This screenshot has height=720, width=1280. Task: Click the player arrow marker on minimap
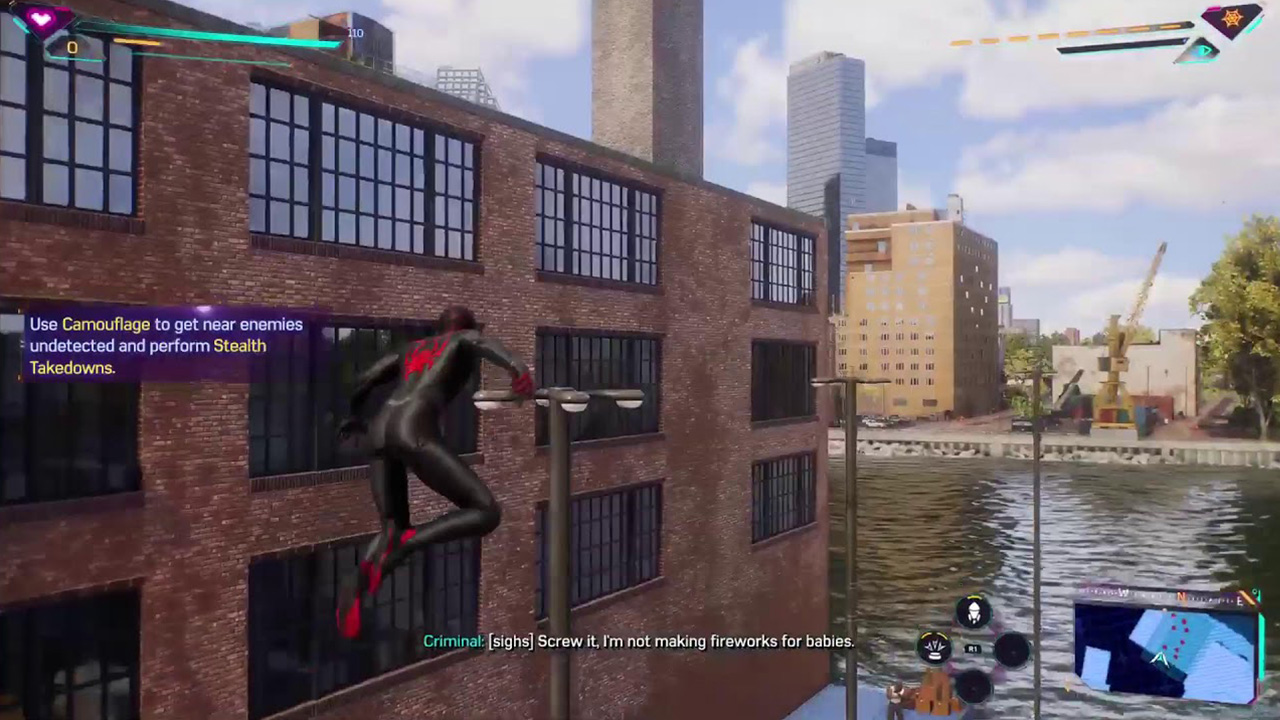(x=1160, y=660)
